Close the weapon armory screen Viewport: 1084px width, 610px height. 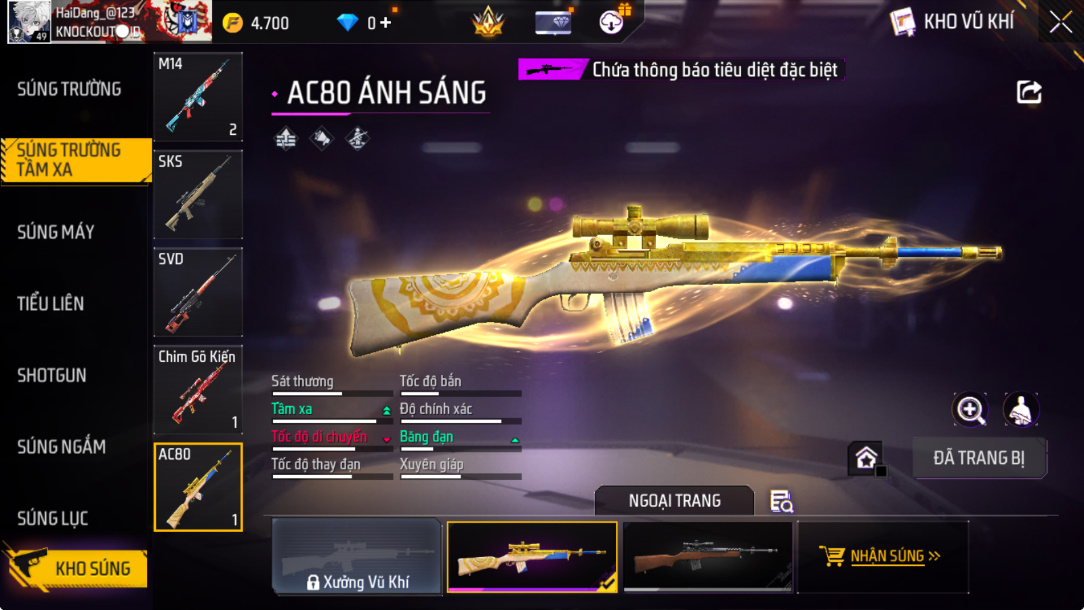tap(1060, 21)
